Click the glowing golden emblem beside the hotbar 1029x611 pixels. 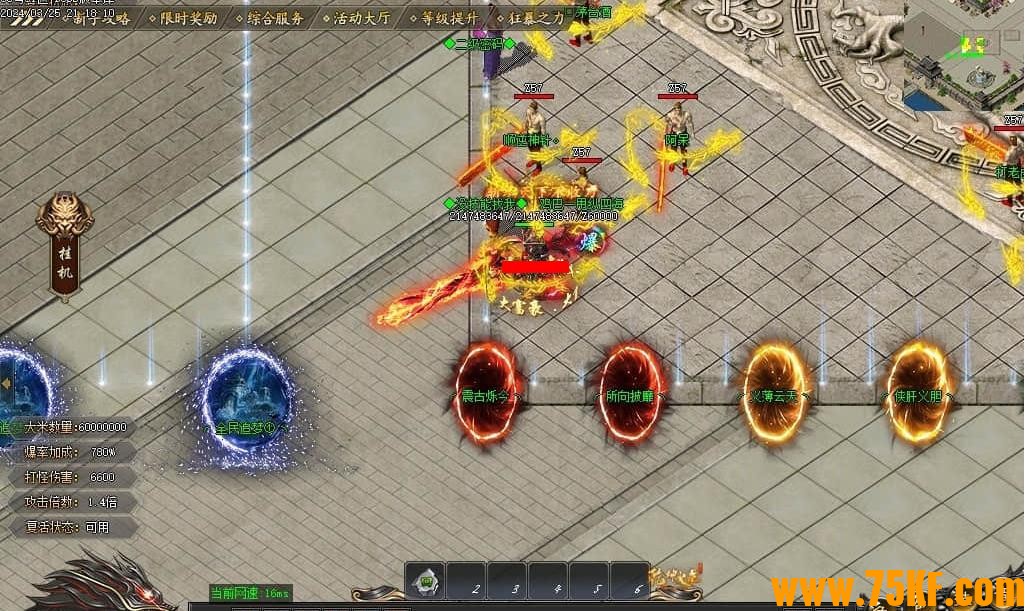(x=675, y=580)
